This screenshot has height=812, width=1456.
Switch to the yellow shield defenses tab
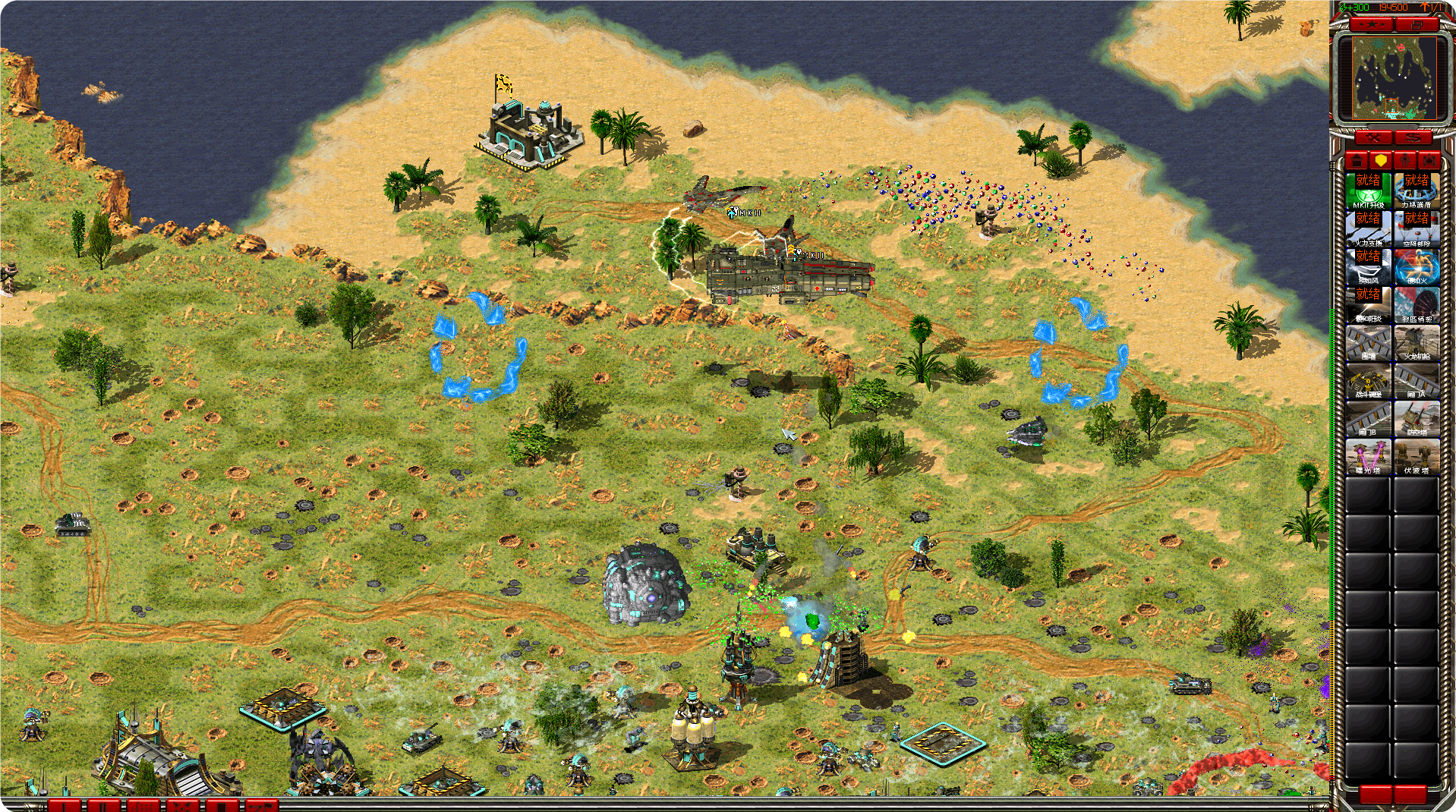1381,160
